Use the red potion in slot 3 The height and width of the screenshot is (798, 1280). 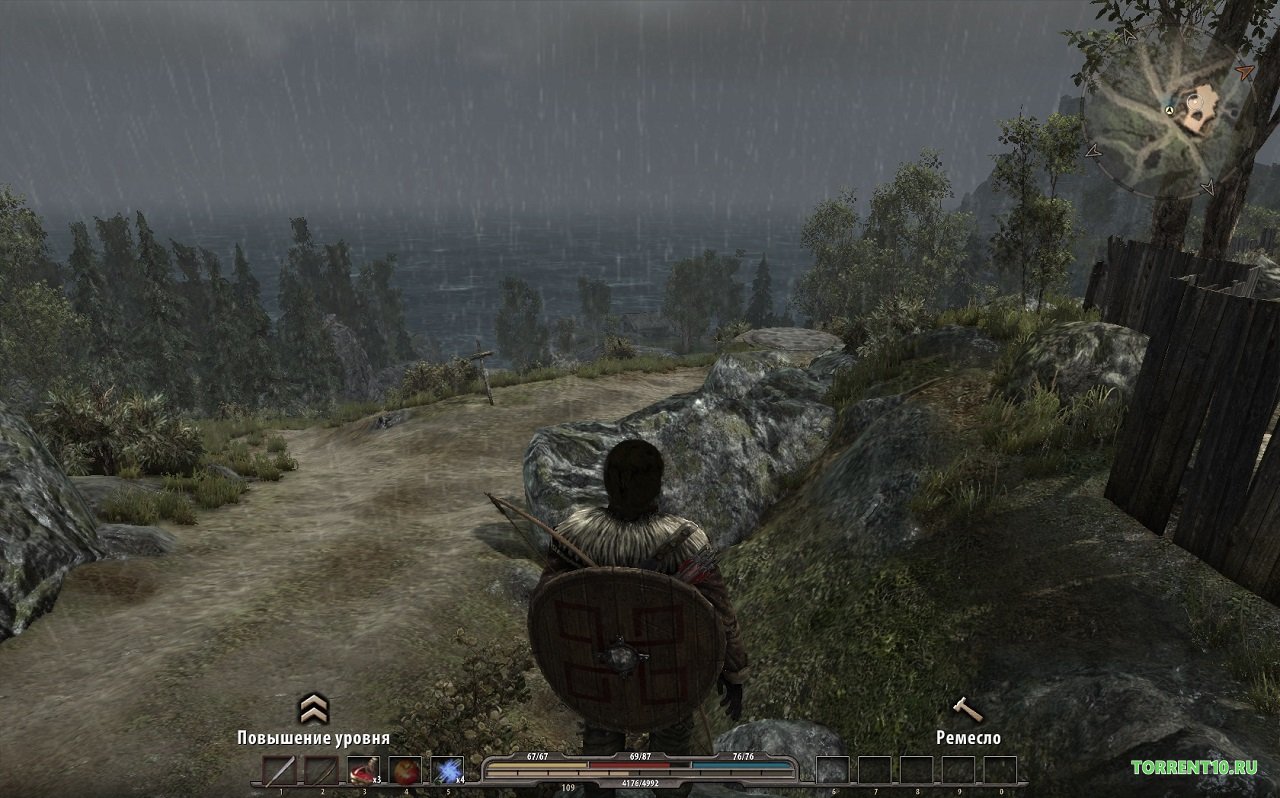pos(362,771)
